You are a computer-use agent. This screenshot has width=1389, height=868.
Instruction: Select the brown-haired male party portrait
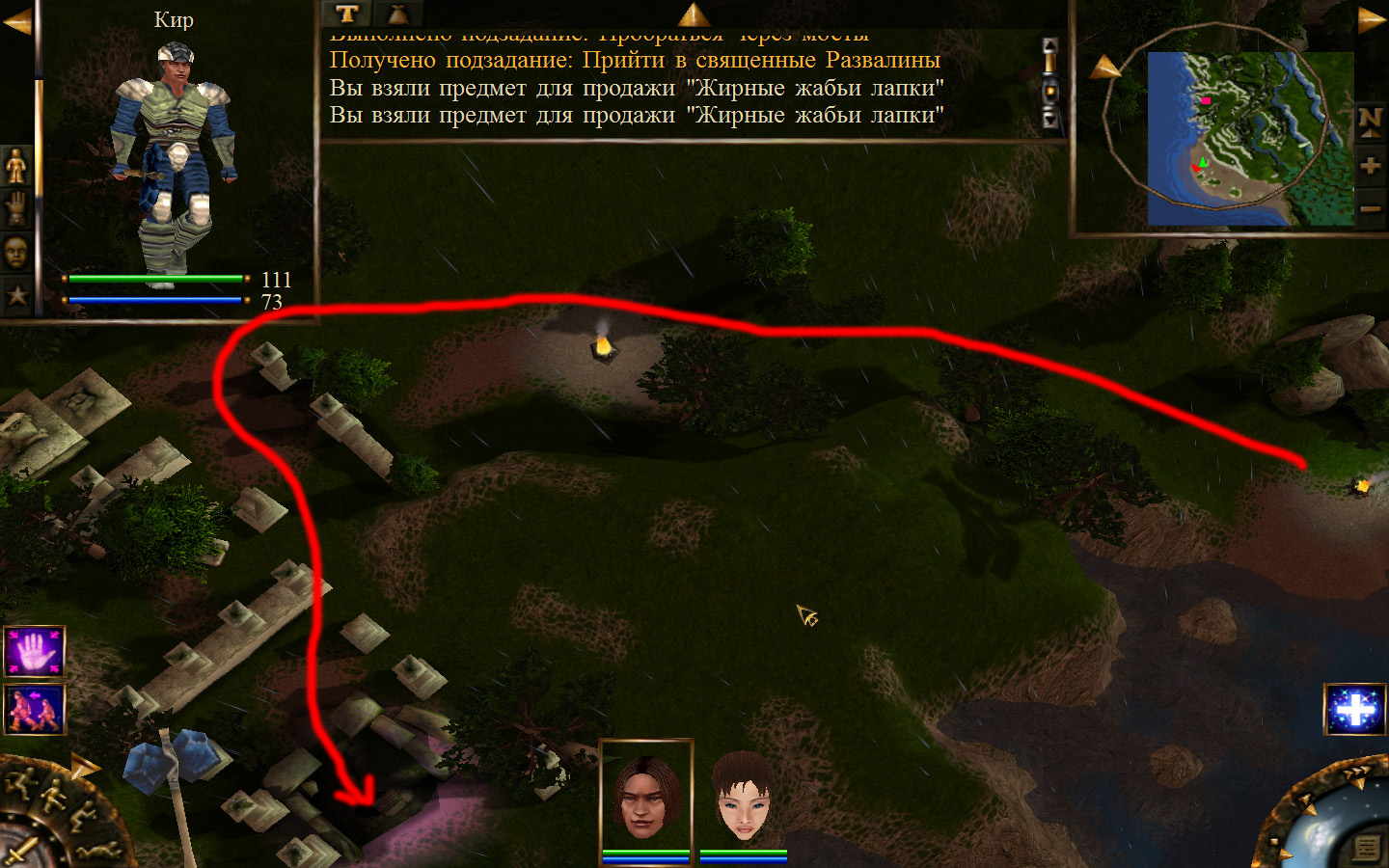click(x=645, y=797)
